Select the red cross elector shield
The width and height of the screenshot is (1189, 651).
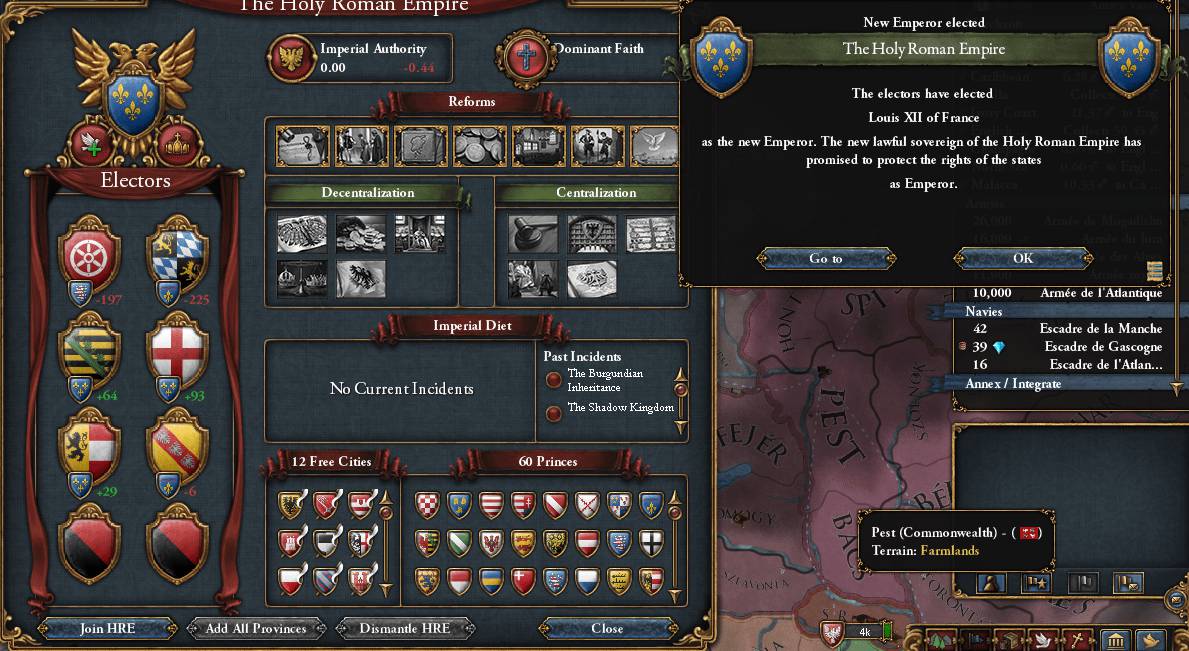point(177,348)
